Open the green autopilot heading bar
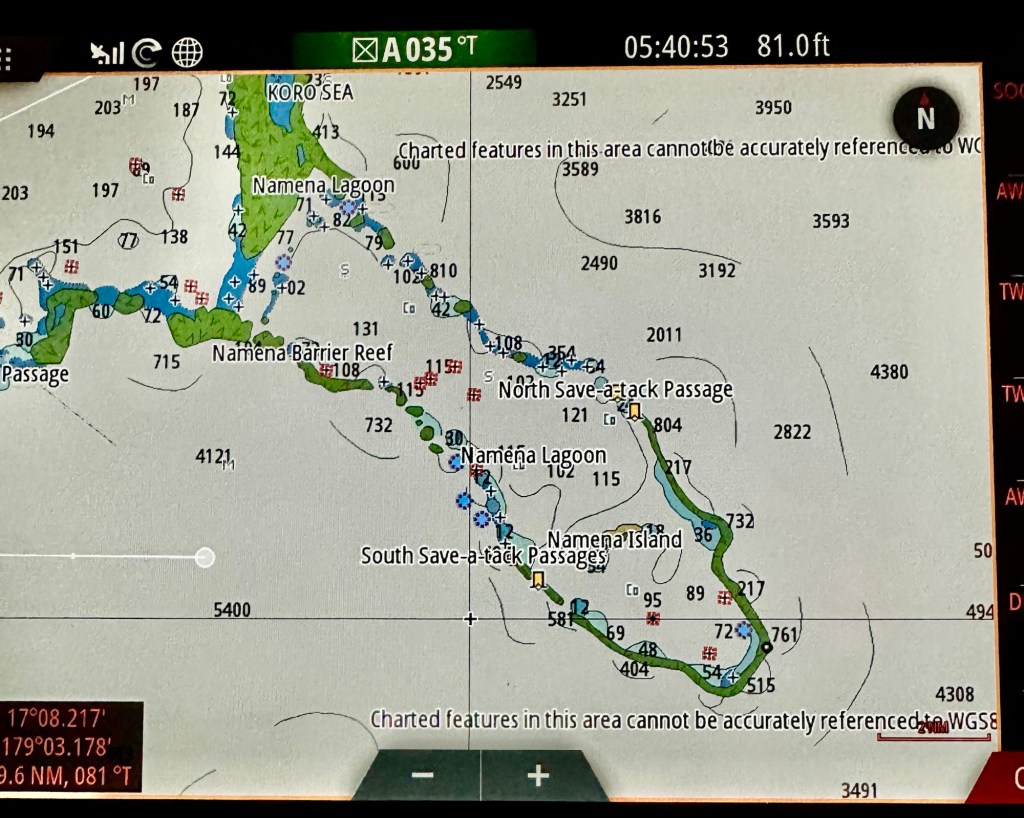The image size is (1024, 818). [x=414, y=49]
